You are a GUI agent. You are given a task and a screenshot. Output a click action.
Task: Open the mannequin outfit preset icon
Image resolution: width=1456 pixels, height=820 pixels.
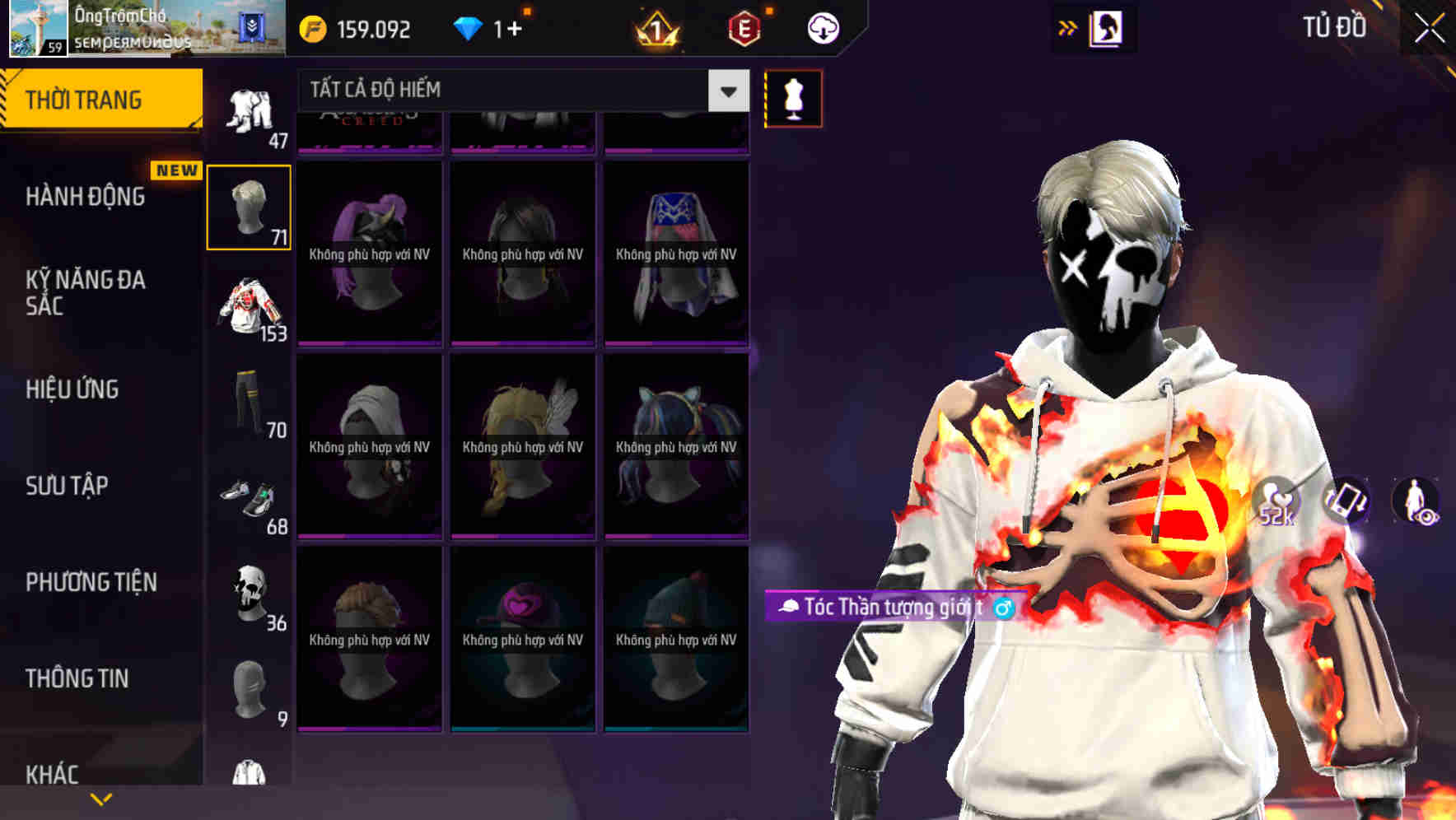pos(793,98)
